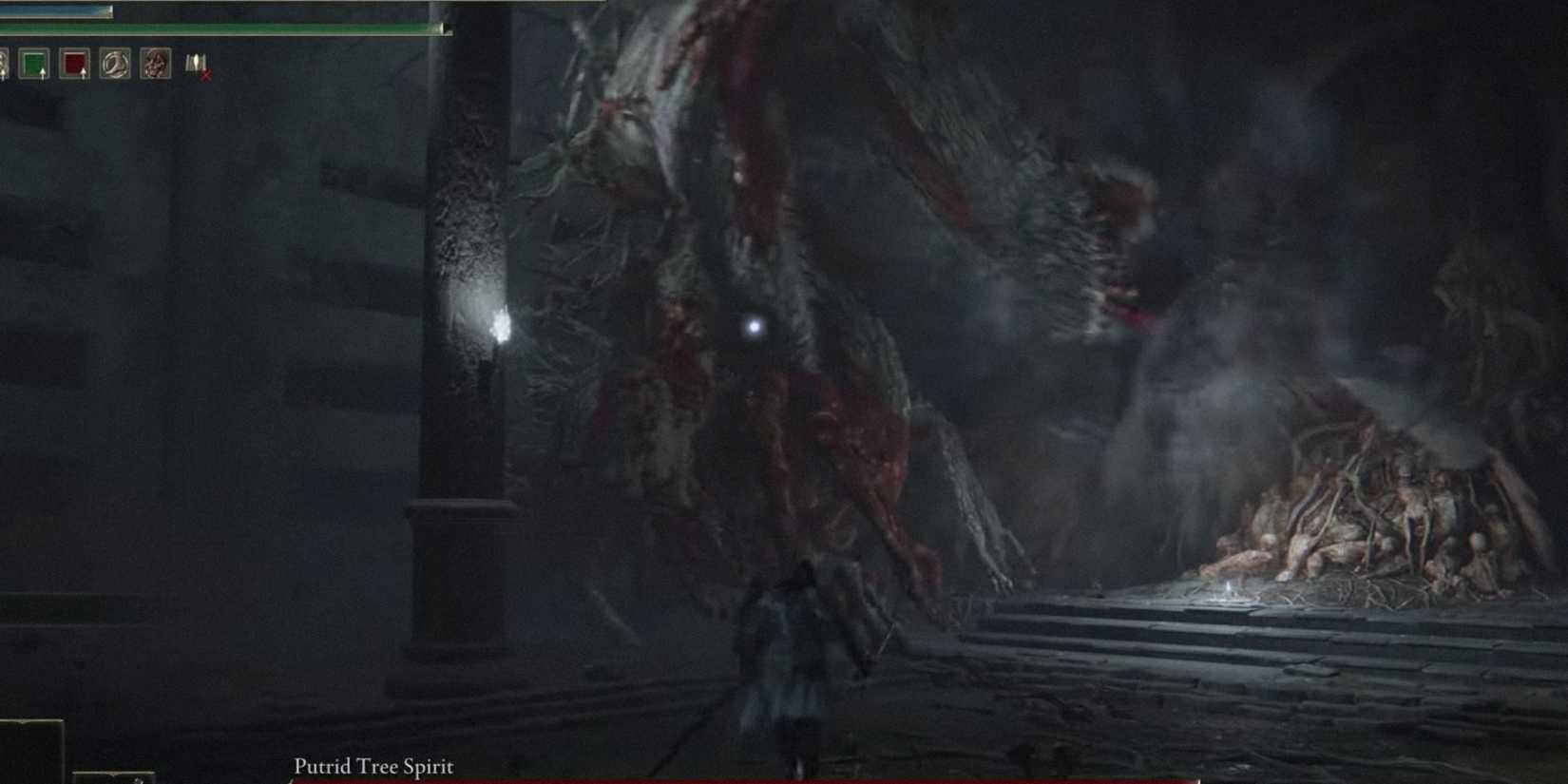Click the up arrow under the cerulean flask
The width and height of the screenshot is (1568, 784).
43,73
